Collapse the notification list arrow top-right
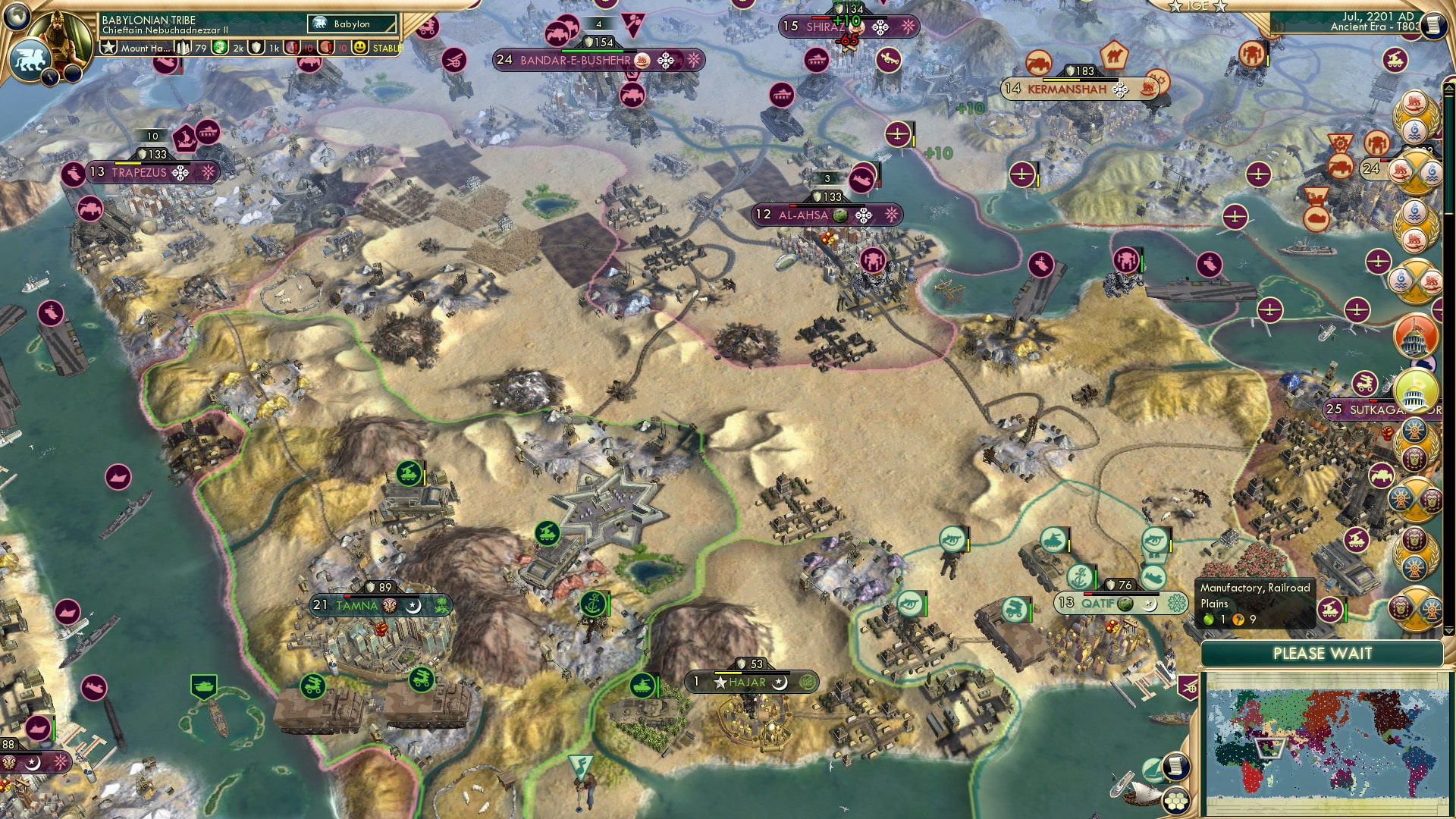The height and width of the screenshot is (819, 1456). [x=1448, y=86]
